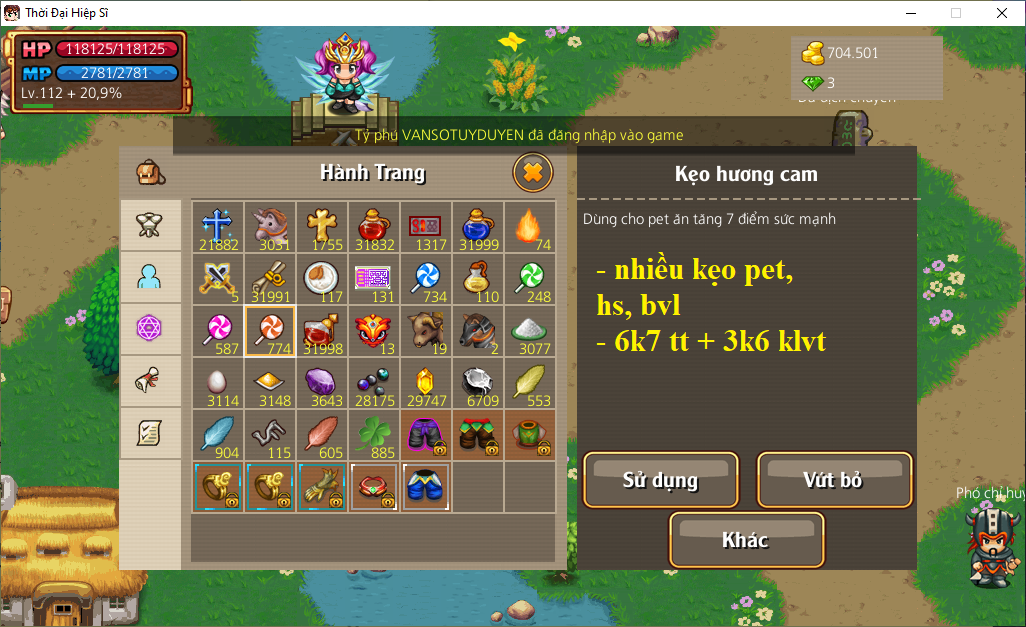
Task: Use the selected orange candy (Sử dụng)
Action: [x=660, y=480]
